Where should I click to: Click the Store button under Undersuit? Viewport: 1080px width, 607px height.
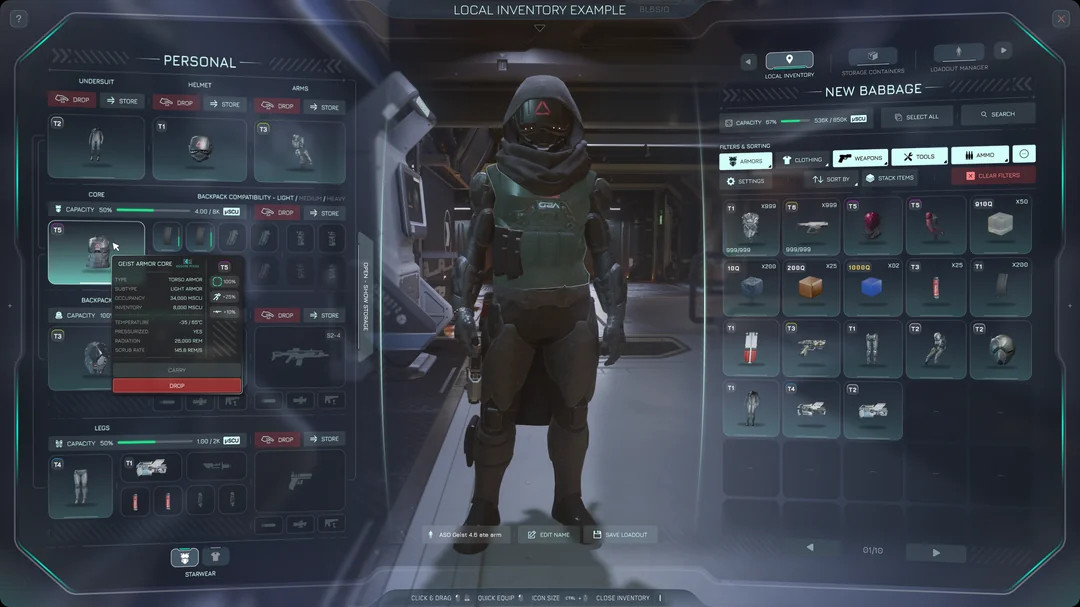[122, 101]
